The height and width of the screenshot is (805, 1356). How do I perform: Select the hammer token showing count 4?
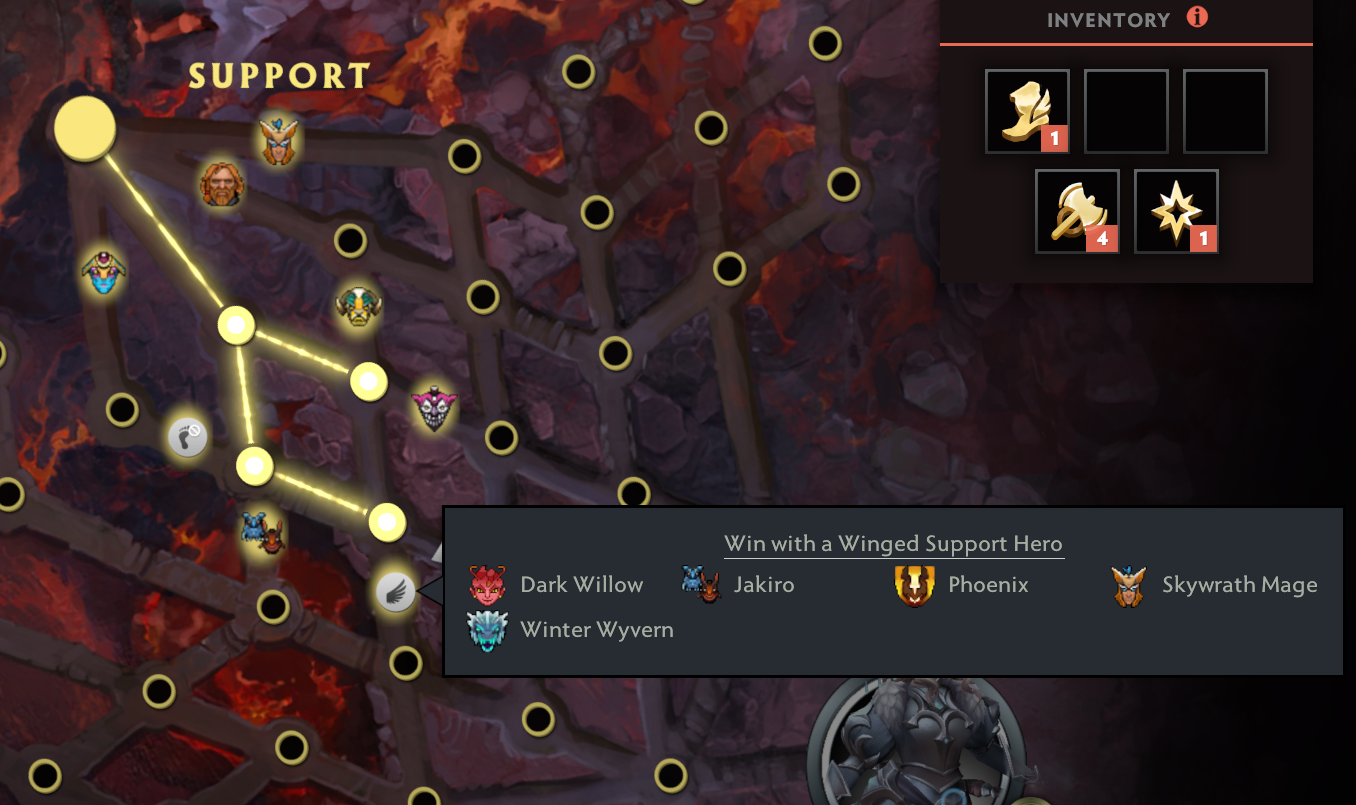(1076, 210)
